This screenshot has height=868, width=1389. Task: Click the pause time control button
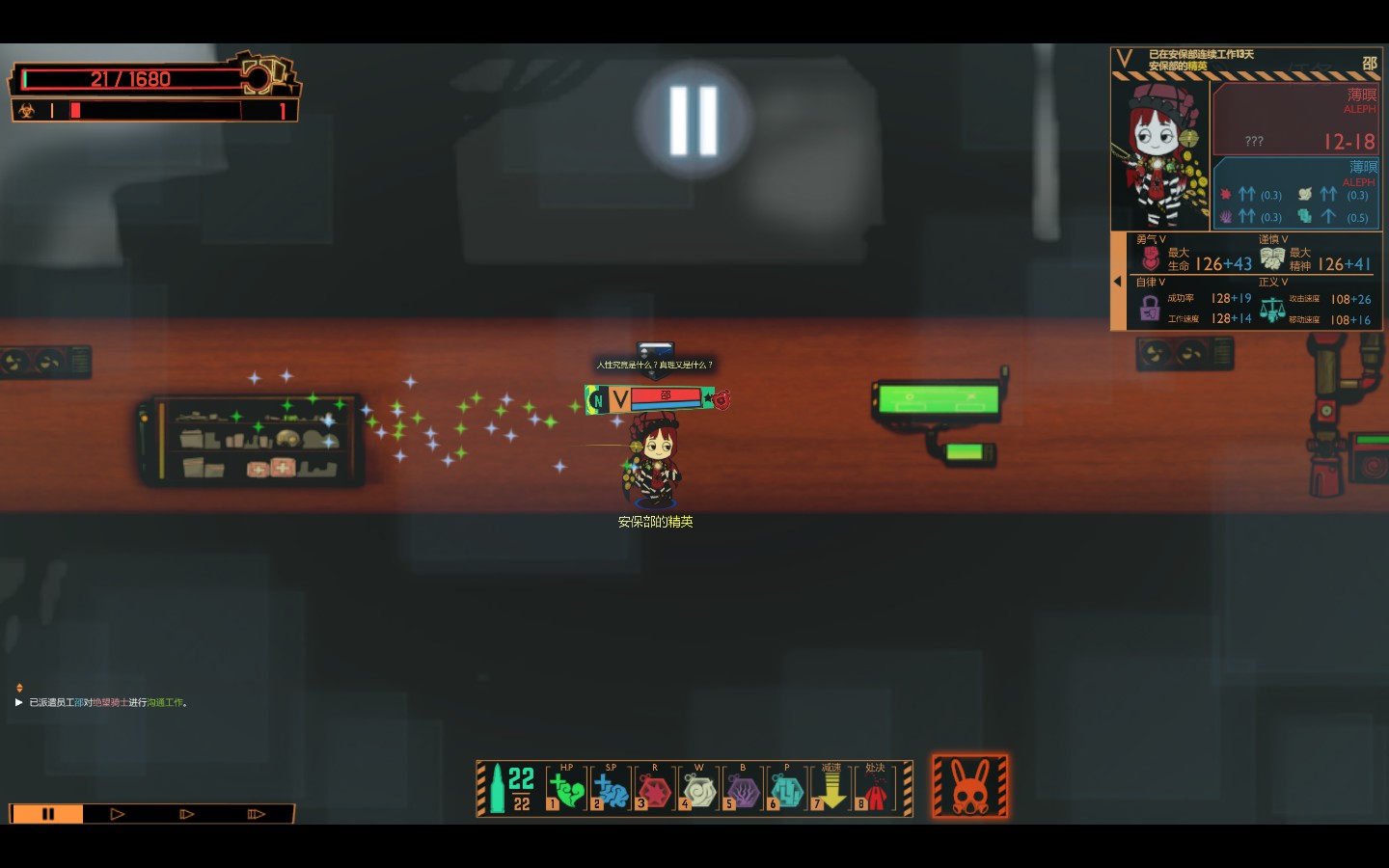click(x=47, y=814)
